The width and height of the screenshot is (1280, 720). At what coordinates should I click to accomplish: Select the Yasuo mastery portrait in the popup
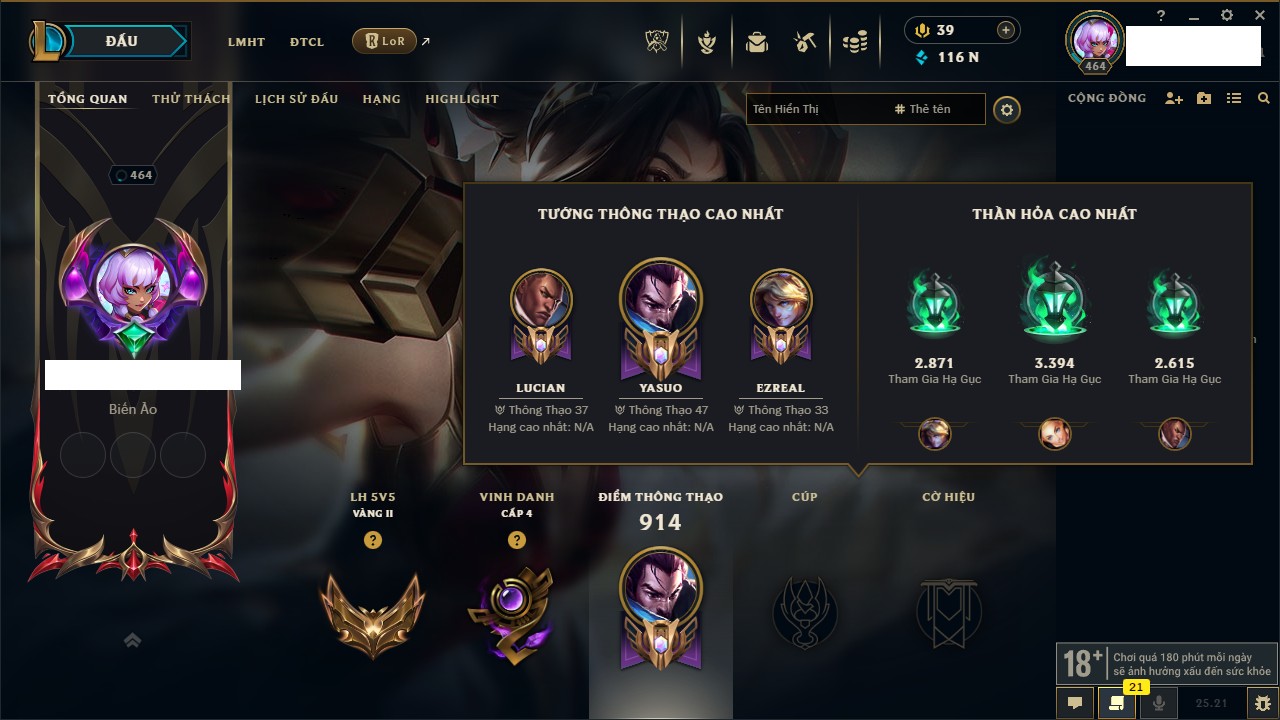(x=660, y=298)
